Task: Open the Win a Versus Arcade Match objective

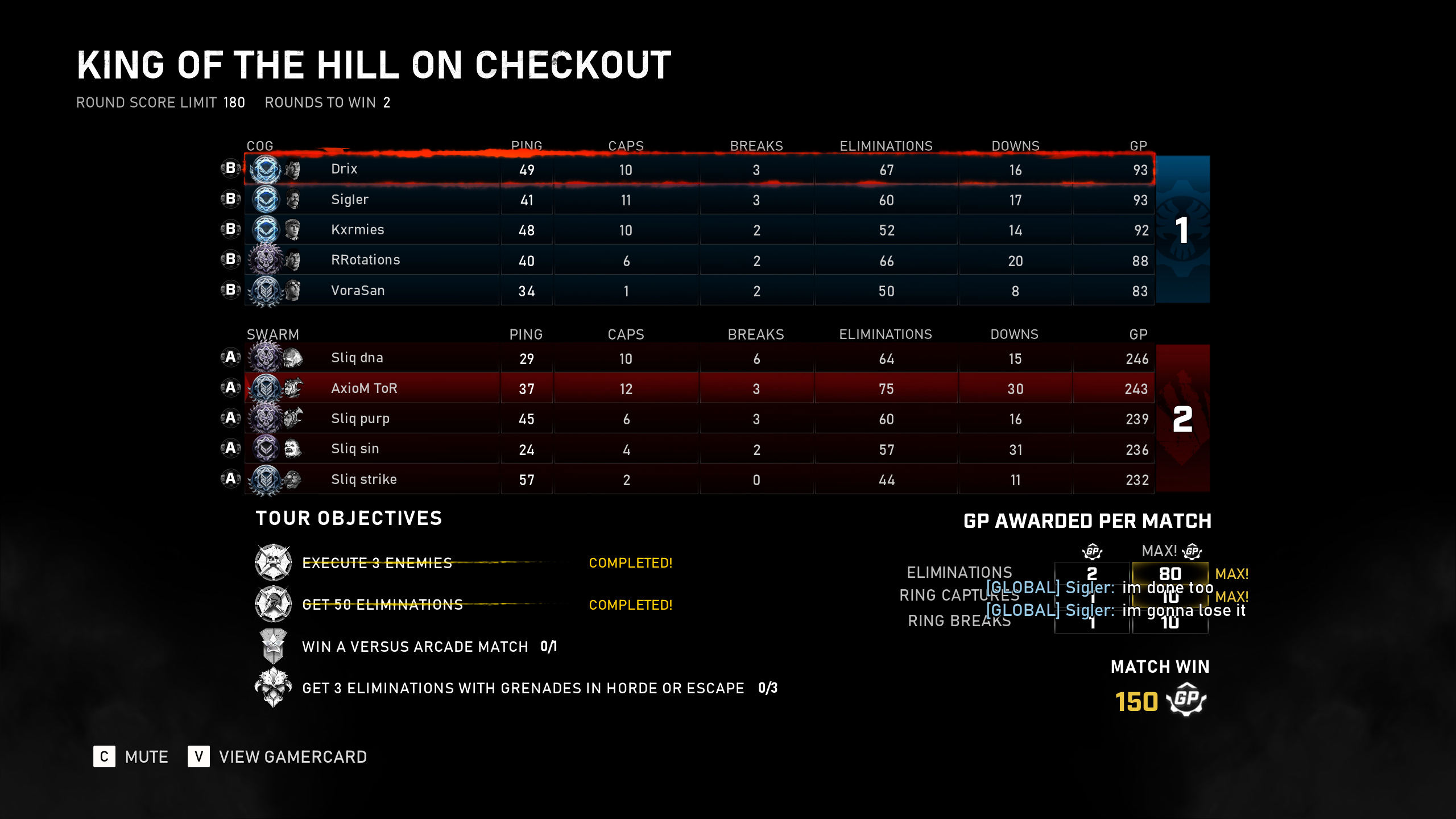Action: click(x=415, y=647)
